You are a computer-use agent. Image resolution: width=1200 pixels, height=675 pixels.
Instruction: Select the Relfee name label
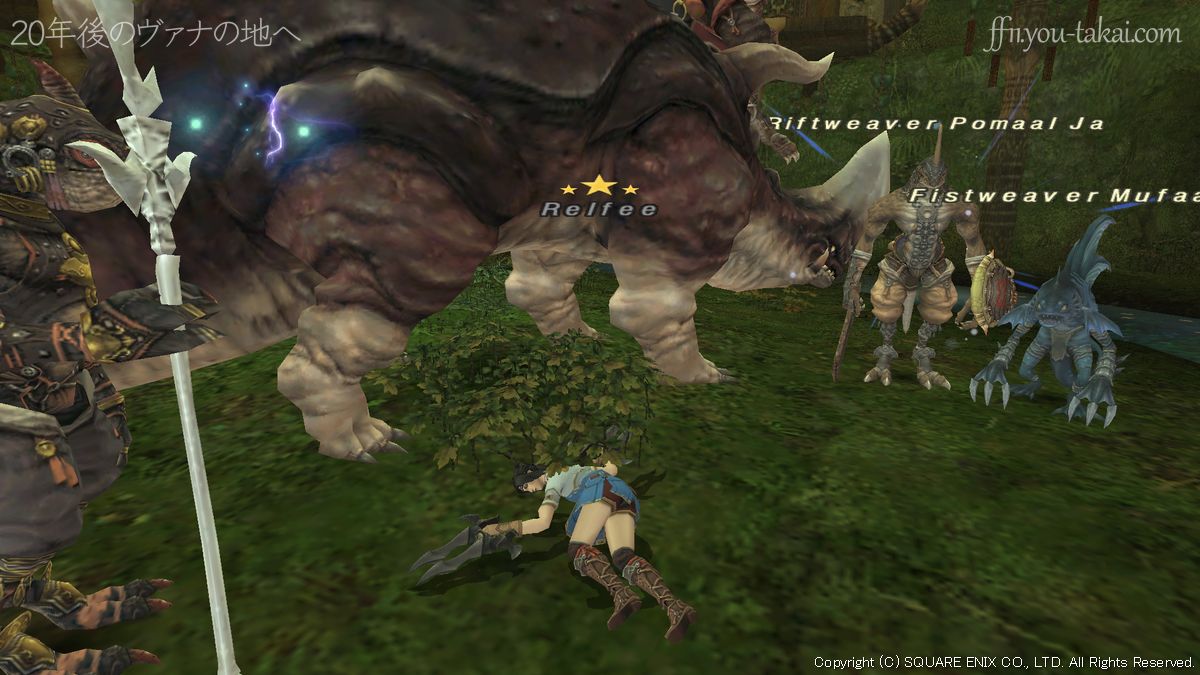point(598,209)
